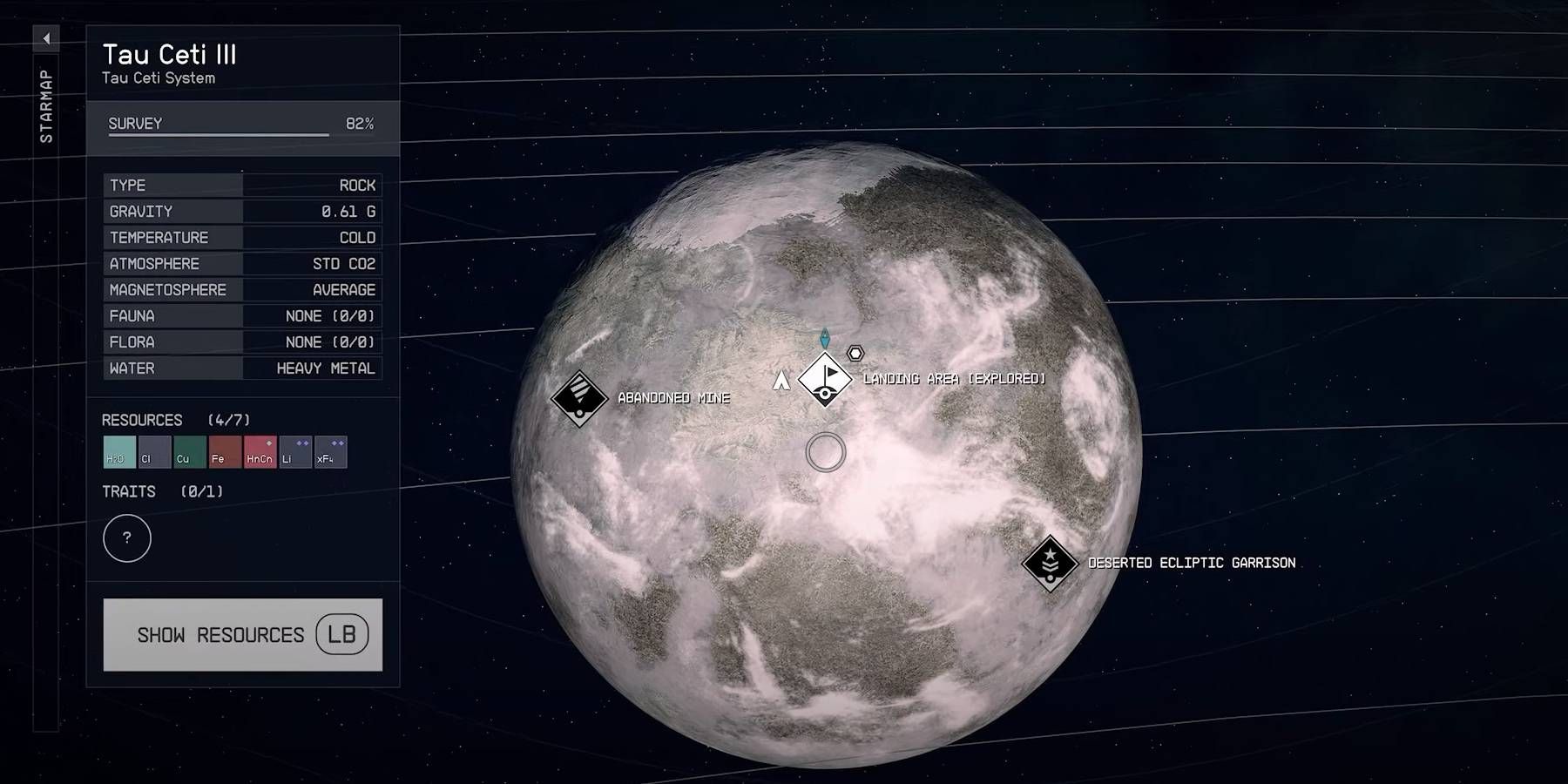
Task: Click the circular landing target reticle
Action: point(824,453)
